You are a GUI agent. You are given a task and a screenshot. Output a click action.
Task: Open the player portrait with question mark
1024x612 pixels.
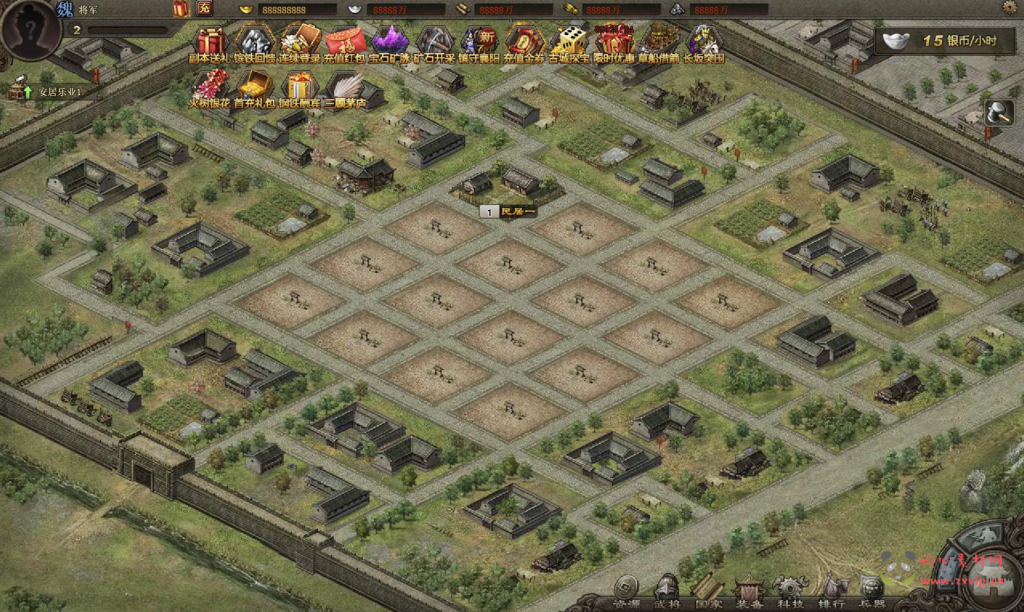(30, 30)
